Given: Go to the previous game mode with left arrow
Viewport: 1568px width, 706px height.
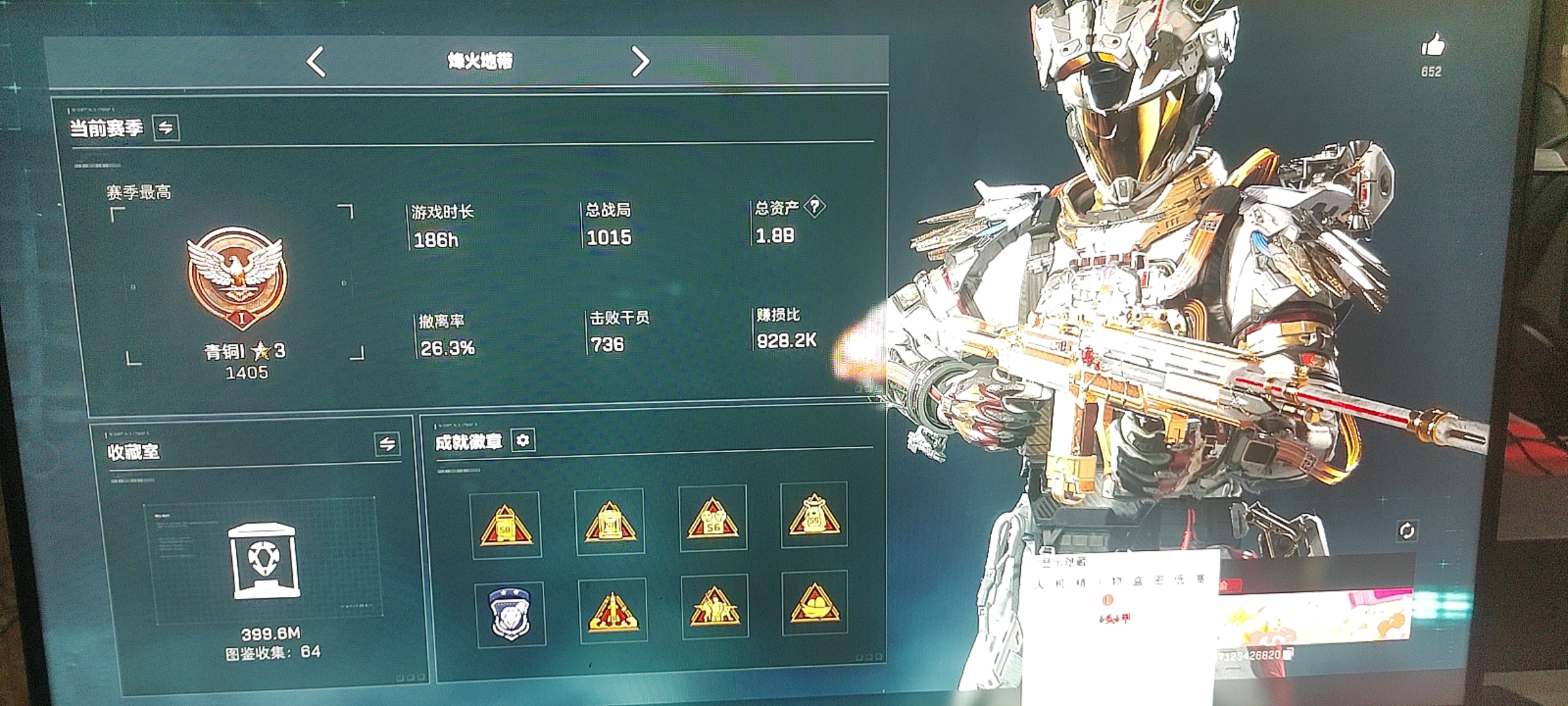Looking at the screenshot, I should (316, 62).
